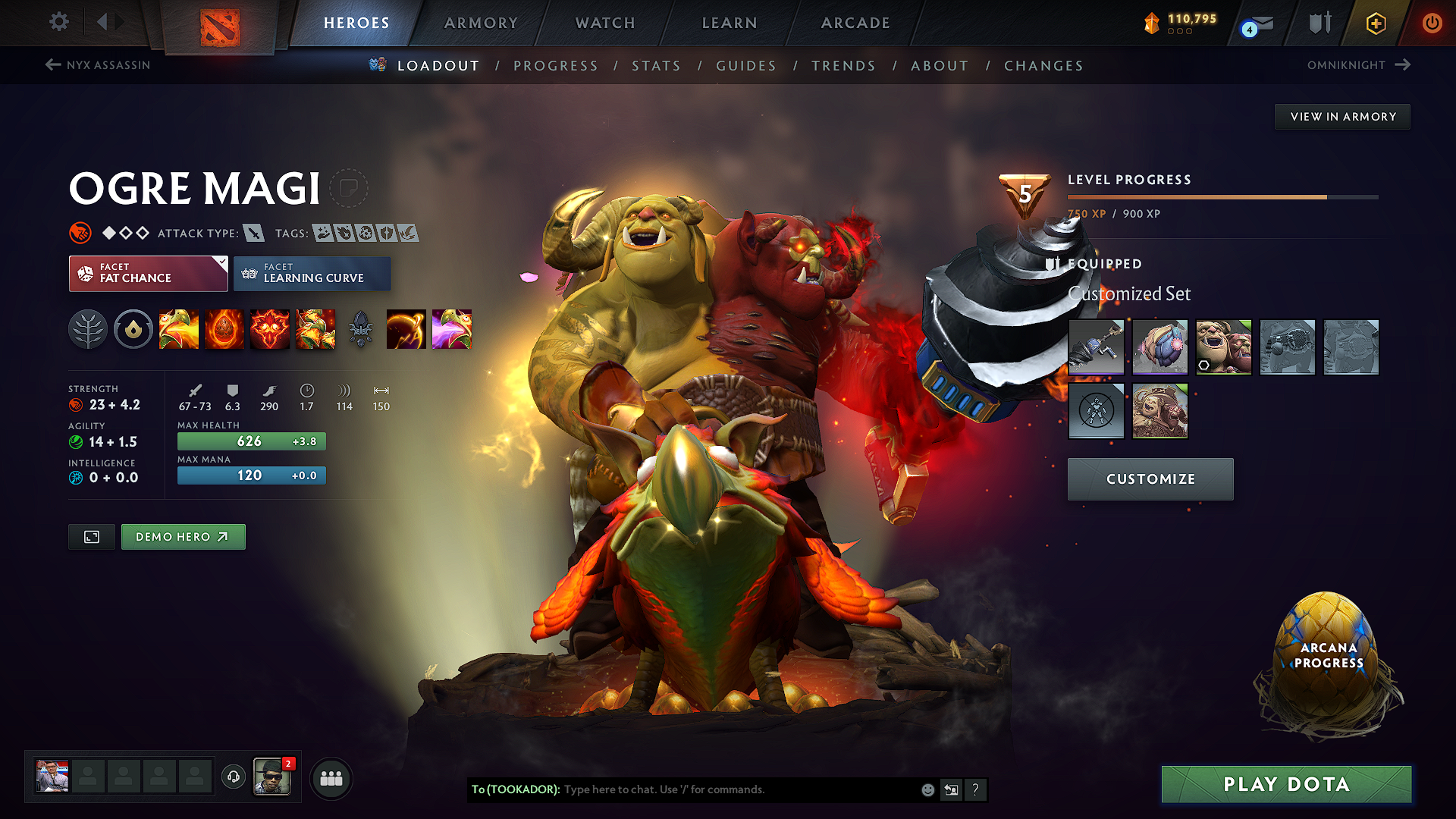
Task: Click the innate ability droplet icon
Action: click(x=133, y=329)
